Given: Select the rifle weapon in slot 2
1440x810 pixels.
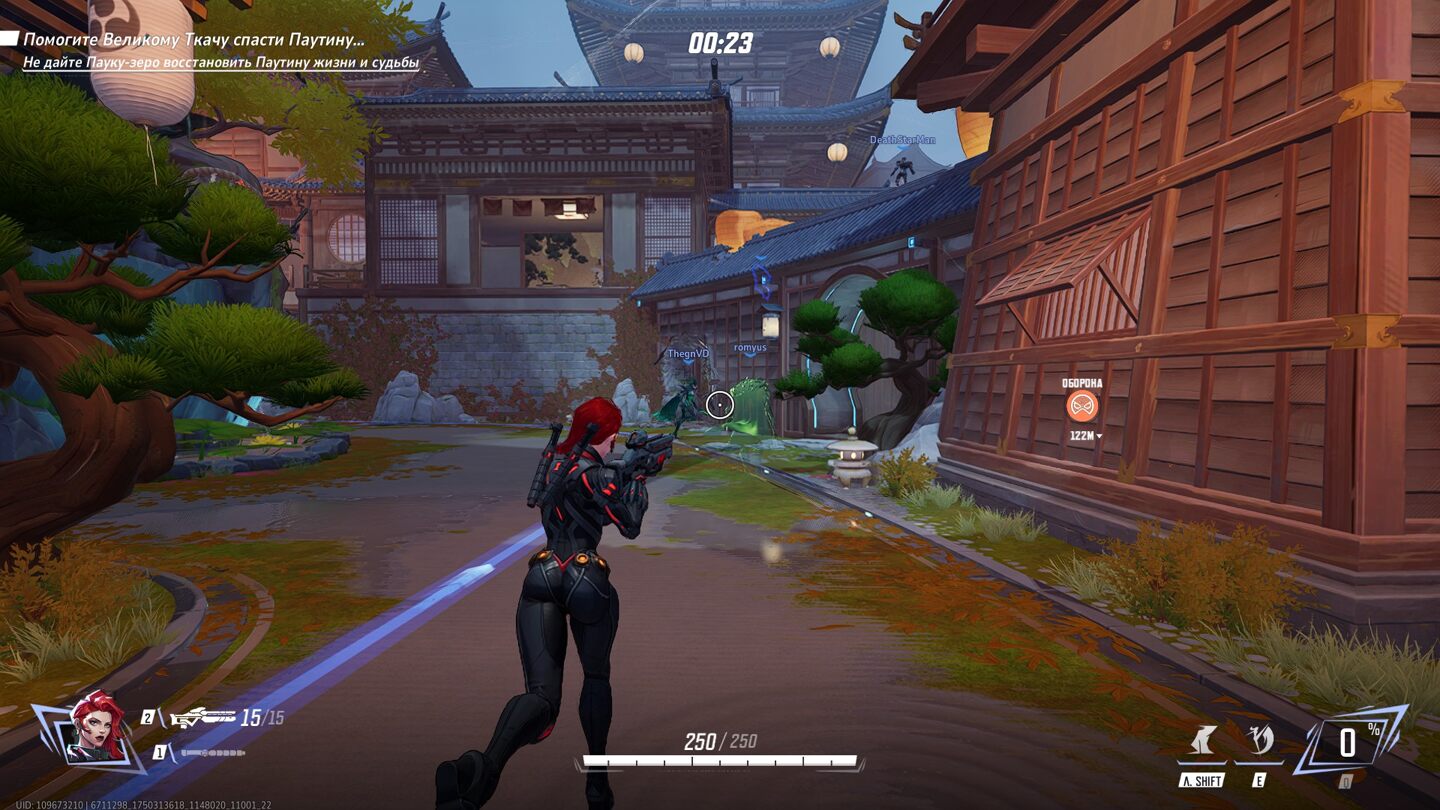Looking at the screenshot, I should pos(202,717).
